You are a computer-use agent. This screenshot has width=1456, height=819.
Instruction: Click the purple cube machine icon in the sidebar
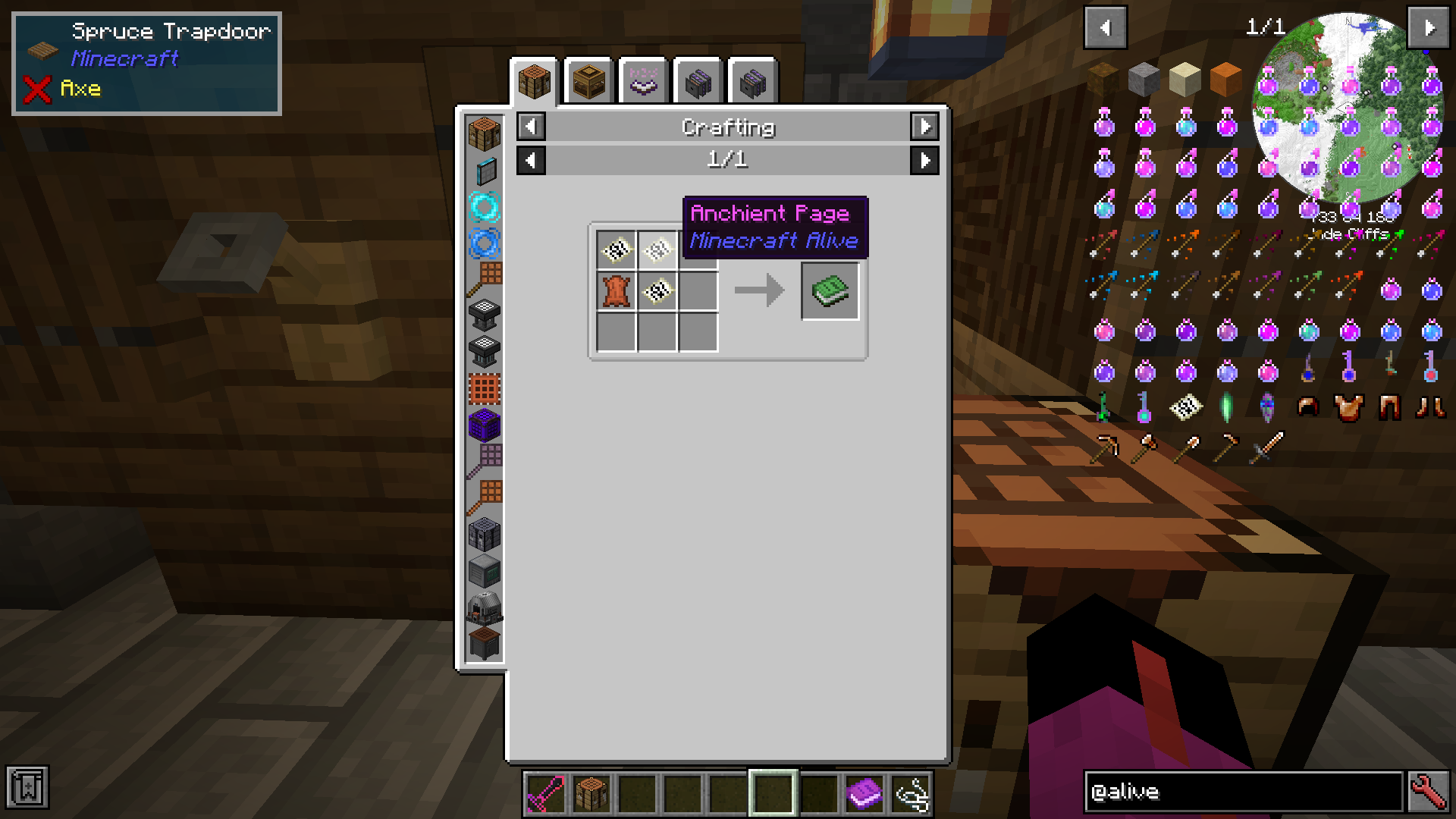tap(485, 425)
